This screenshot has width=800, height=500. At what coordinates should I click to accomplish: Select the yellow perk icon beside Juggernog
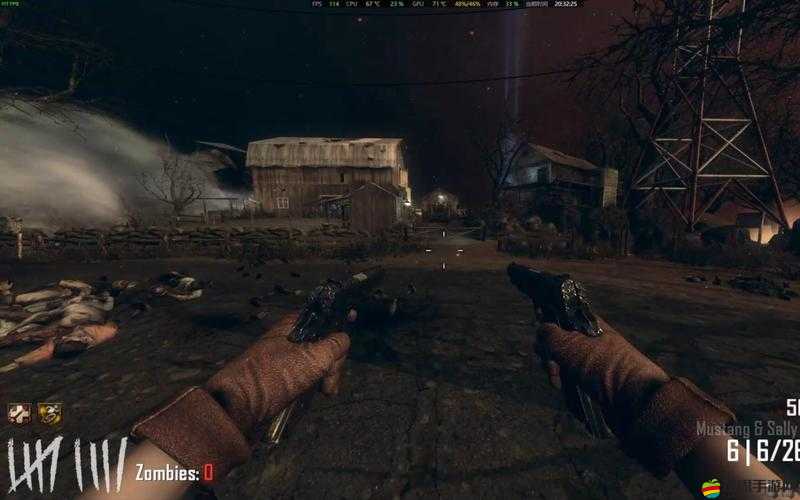point(49,413)
